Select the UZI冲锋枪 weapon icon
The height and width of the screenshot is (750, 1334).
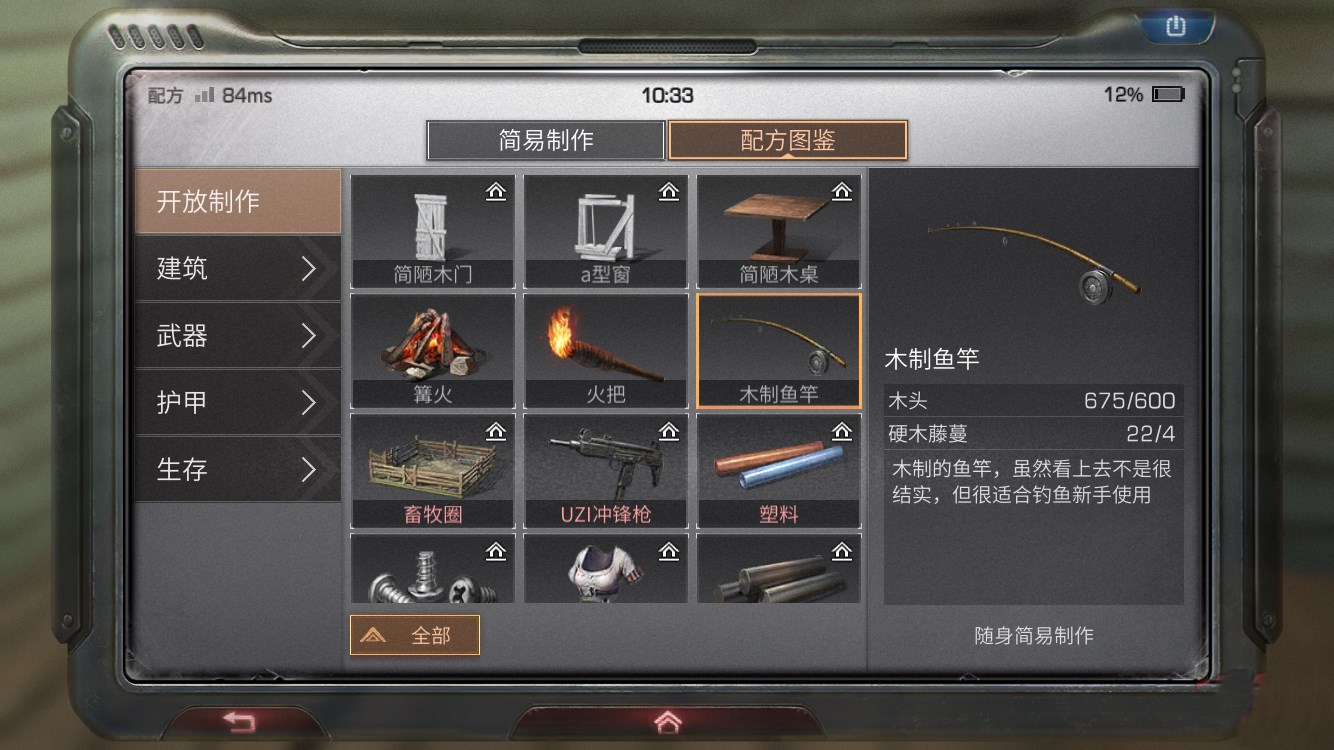coord(606,470)
